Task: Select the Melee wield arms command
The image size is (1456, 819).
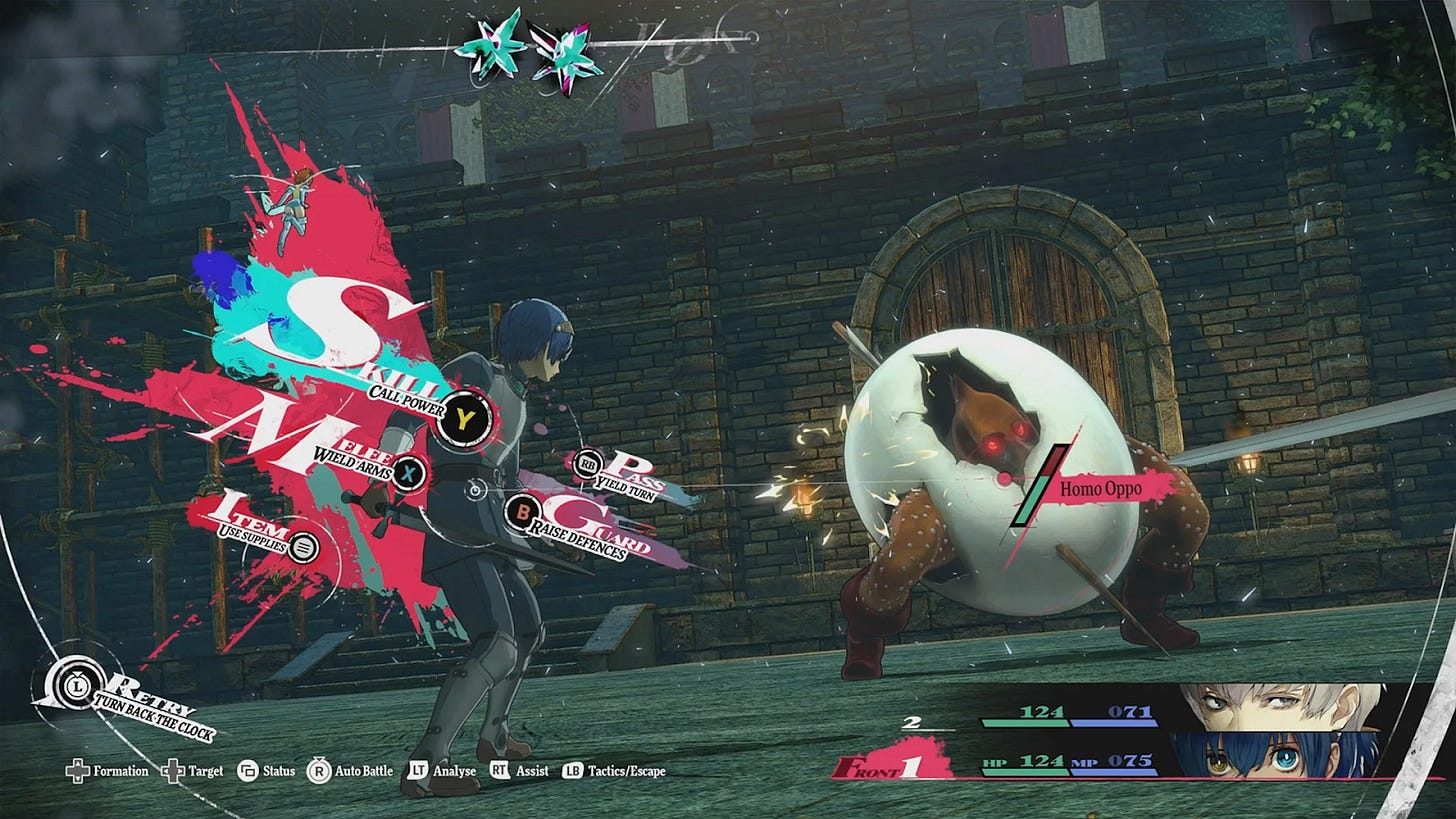Action: pos(408,471)
